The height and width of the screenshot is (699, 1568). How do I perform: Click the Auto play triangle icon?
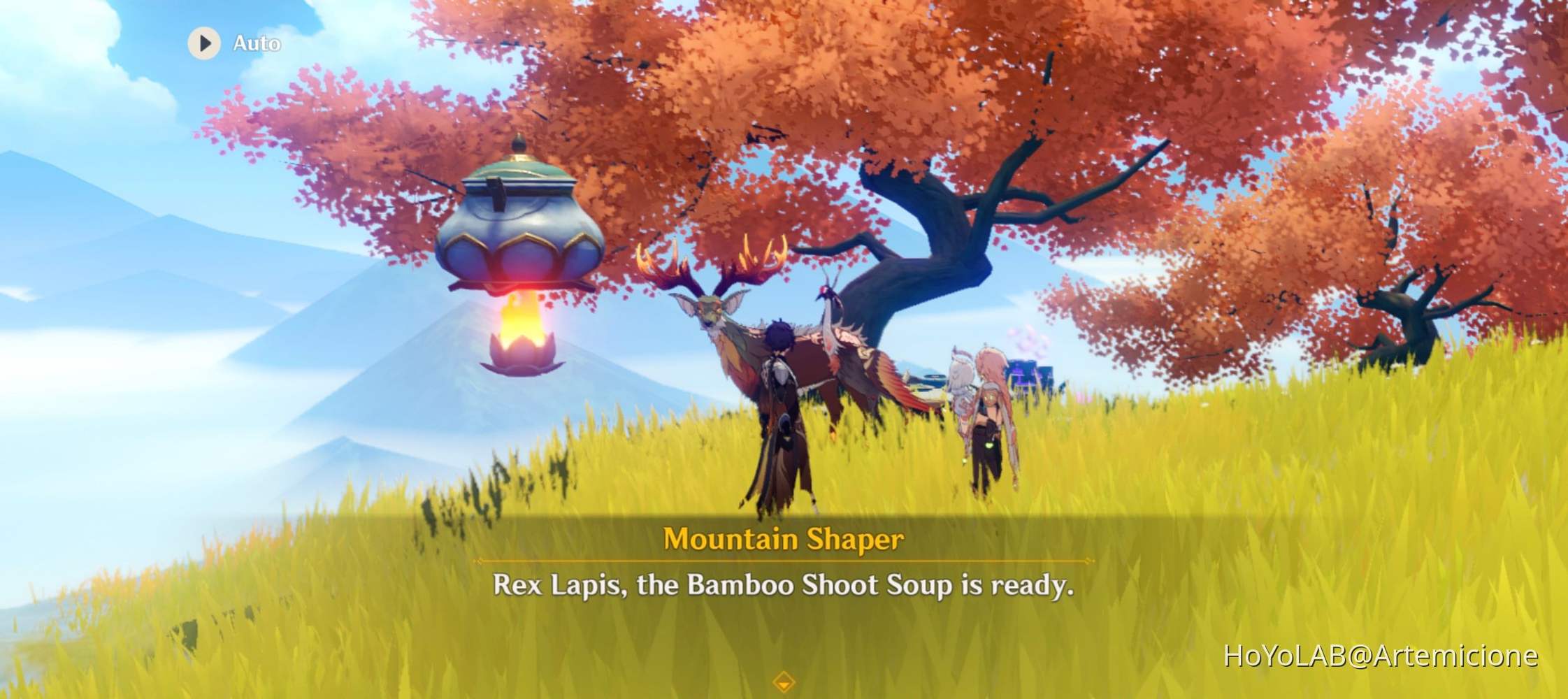point(204,43)
